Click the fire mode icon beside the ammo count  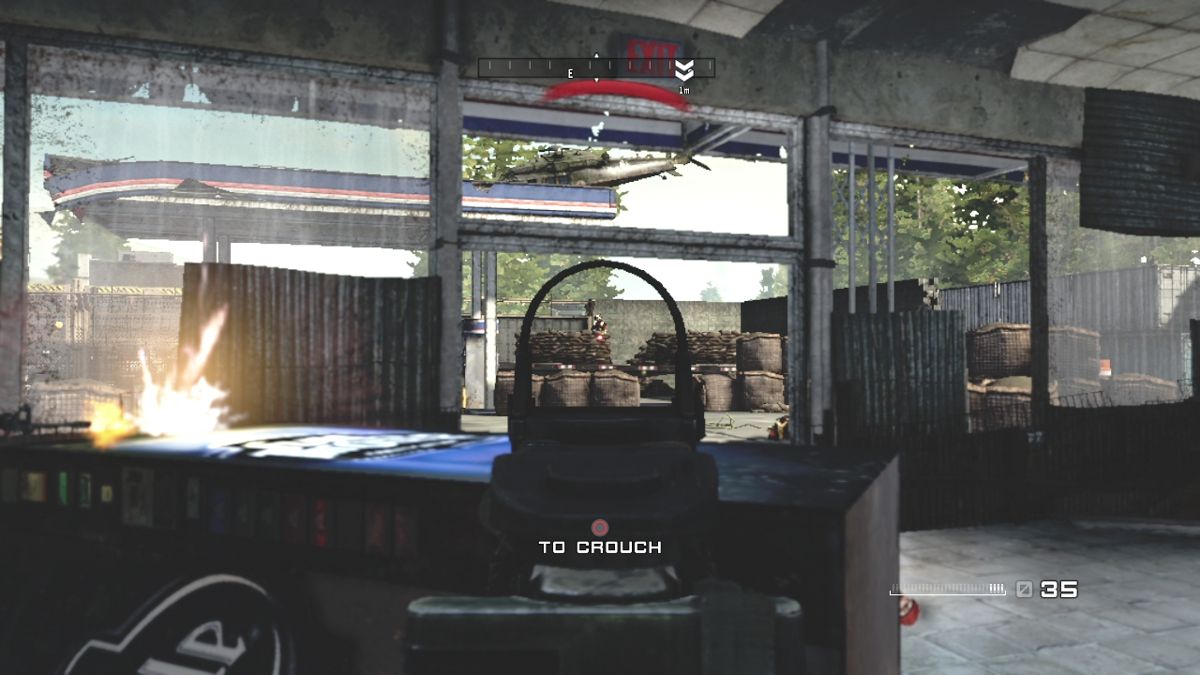click(1023, 590)
